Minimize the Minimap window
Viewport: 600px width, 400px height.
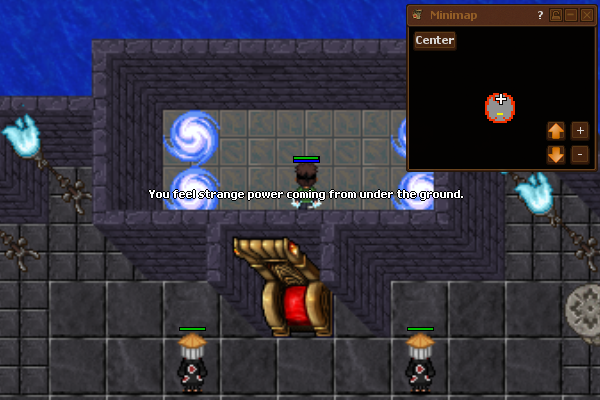pyautogui.click(x=571, y=15)
